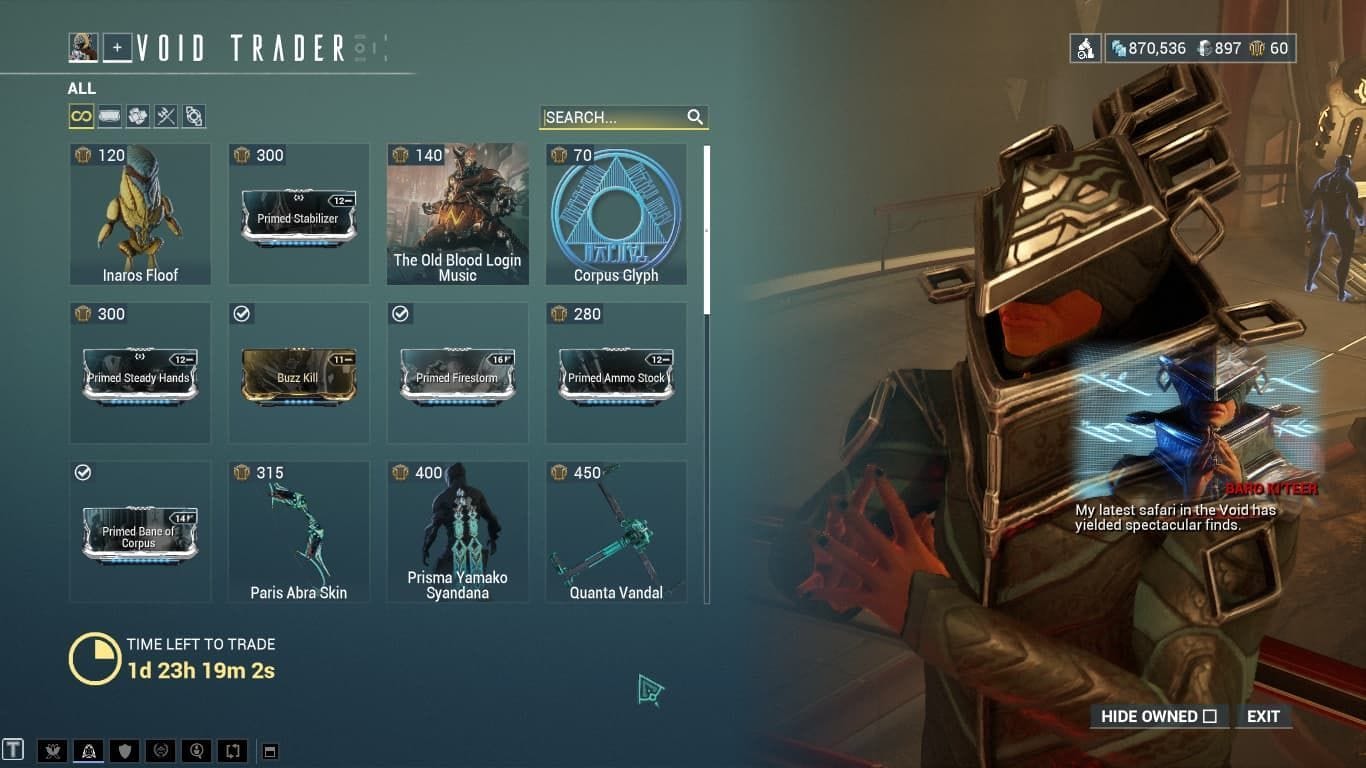Viewport: 1366px width, 768px height.
Task: Select the all-items infinity filter icon
Action: (x=80, y=116)
